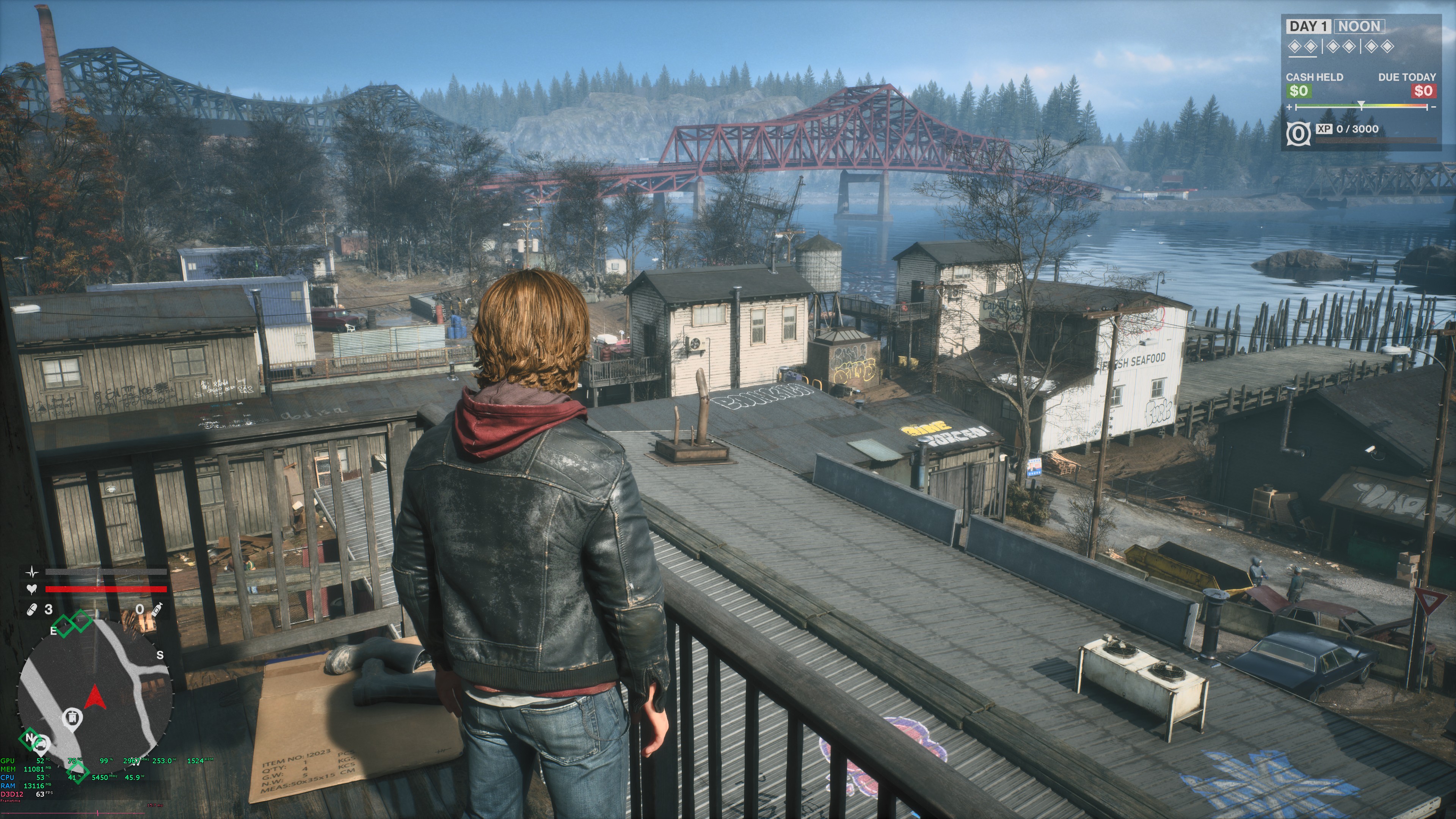Click the level 0 rank badge
The width and height of the screenshot is (1456, 819).
(x=1298, y=133)
